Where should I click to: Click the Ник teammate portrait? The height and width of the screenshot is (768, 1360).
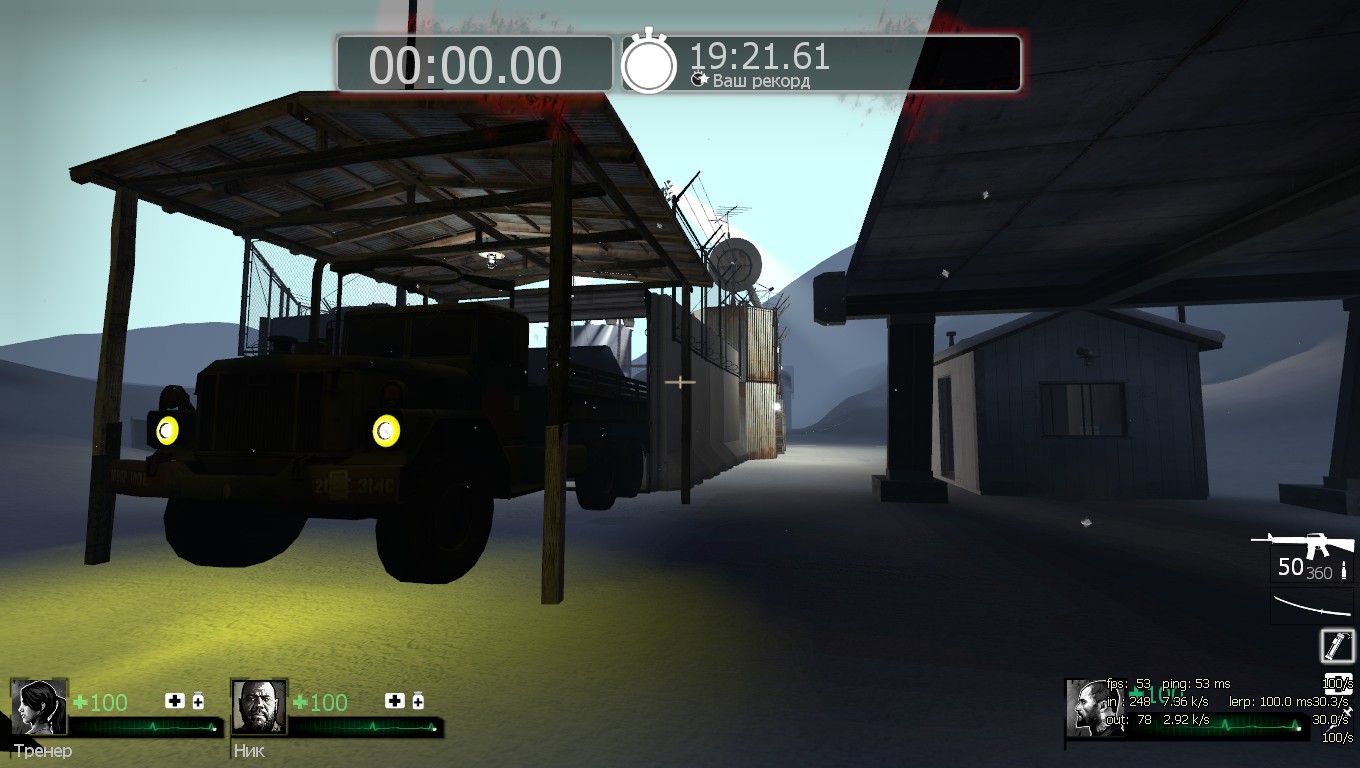(259, 707)
